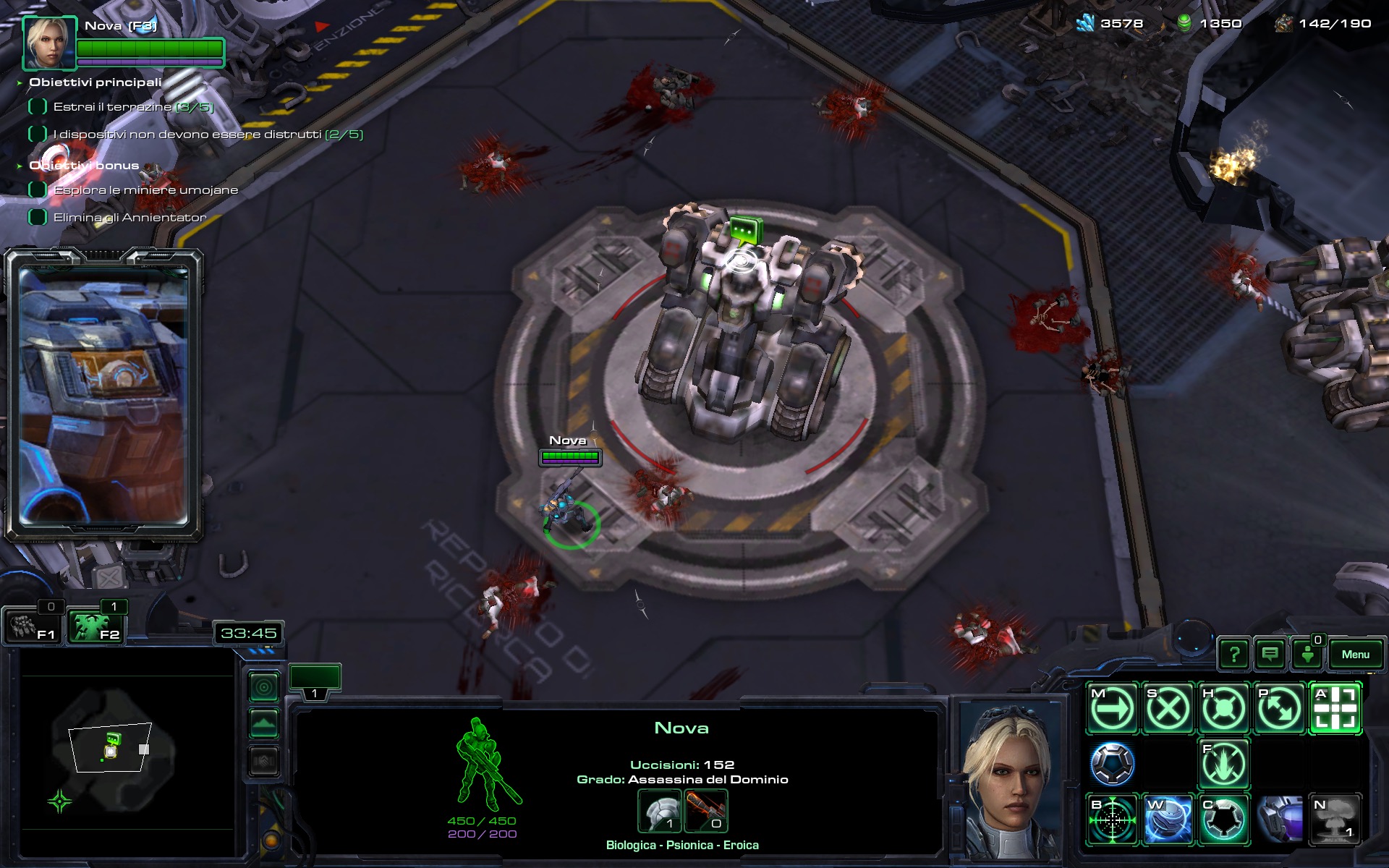This screenshot has width=1389, height=868.
Task: Toggle minimap terrain display
Action: [x=264, y=724]
